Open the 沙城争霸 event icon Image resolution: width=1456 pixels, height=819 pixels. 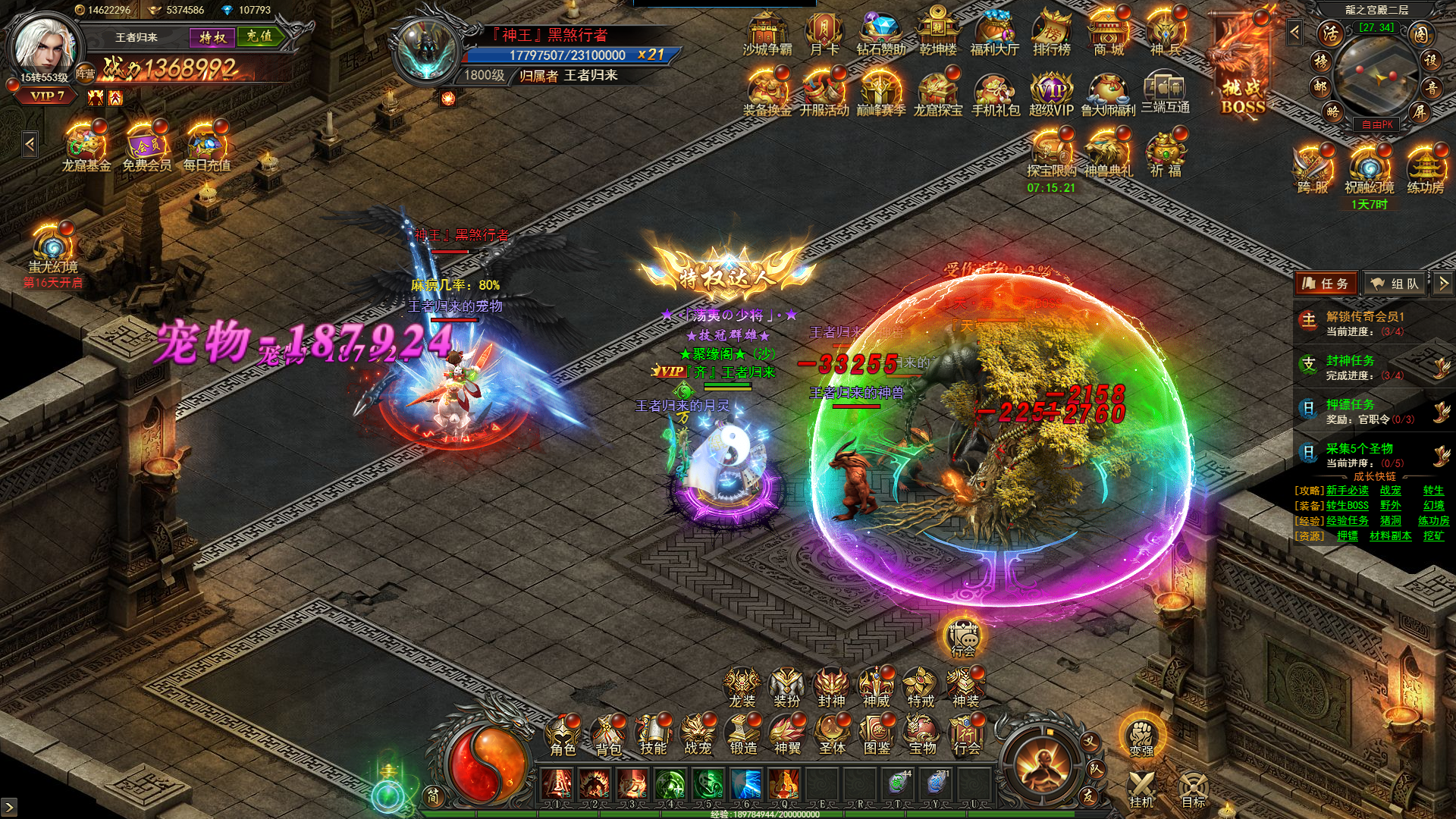767,34
